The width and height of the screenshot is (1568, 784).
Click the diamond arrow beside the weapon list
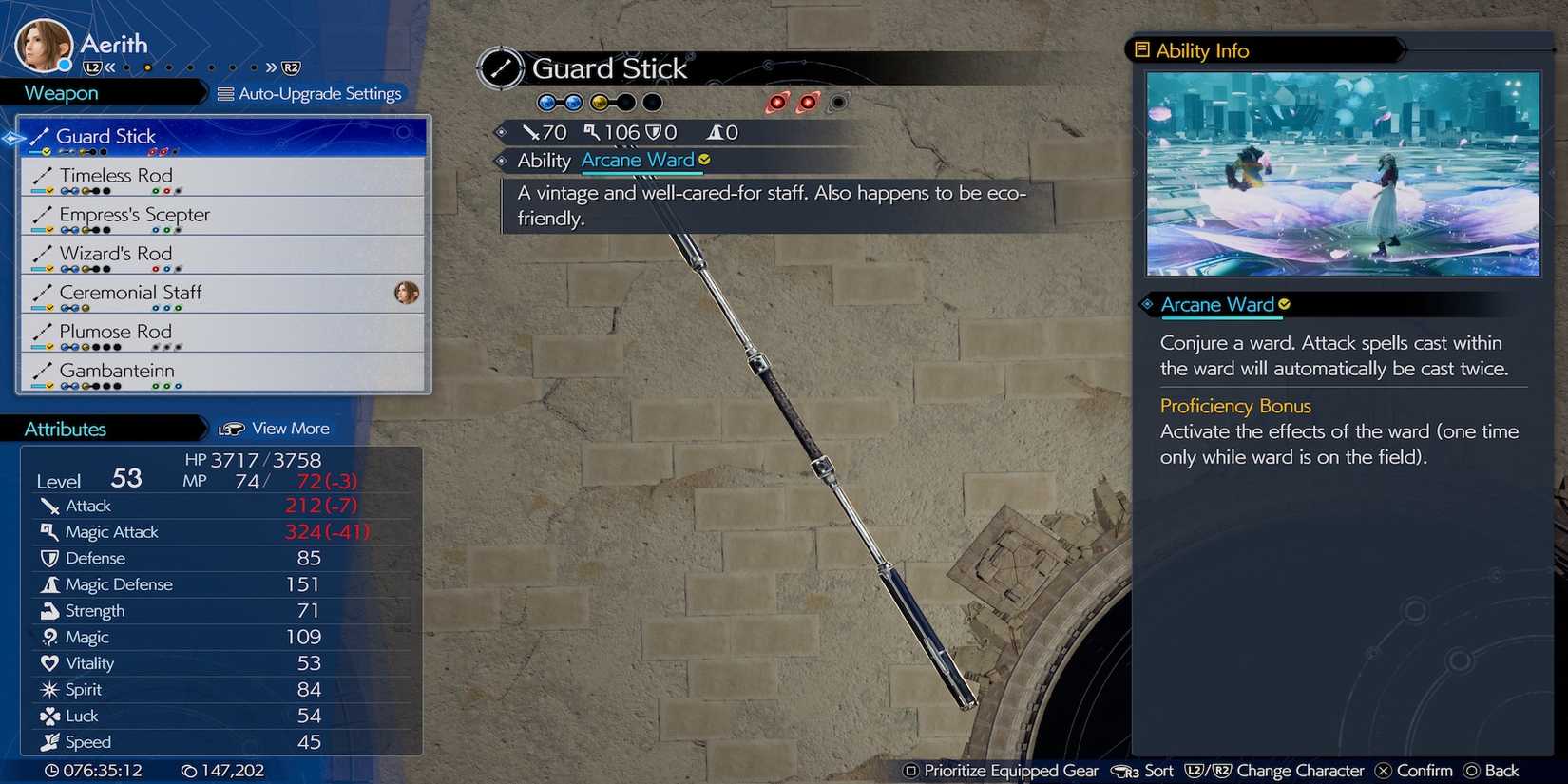pos(12,138)
